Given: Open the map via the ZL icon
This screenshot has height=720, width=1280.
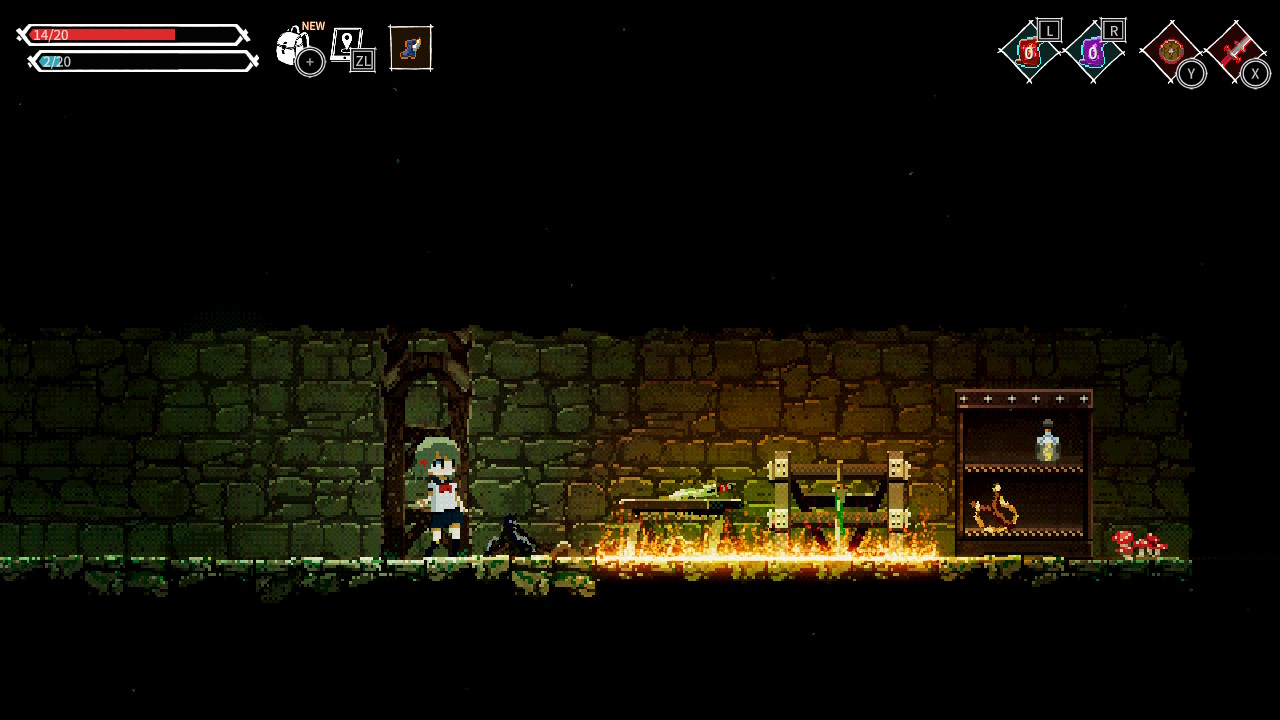Looking at the screenshot, I should click(x=350, y=46).
